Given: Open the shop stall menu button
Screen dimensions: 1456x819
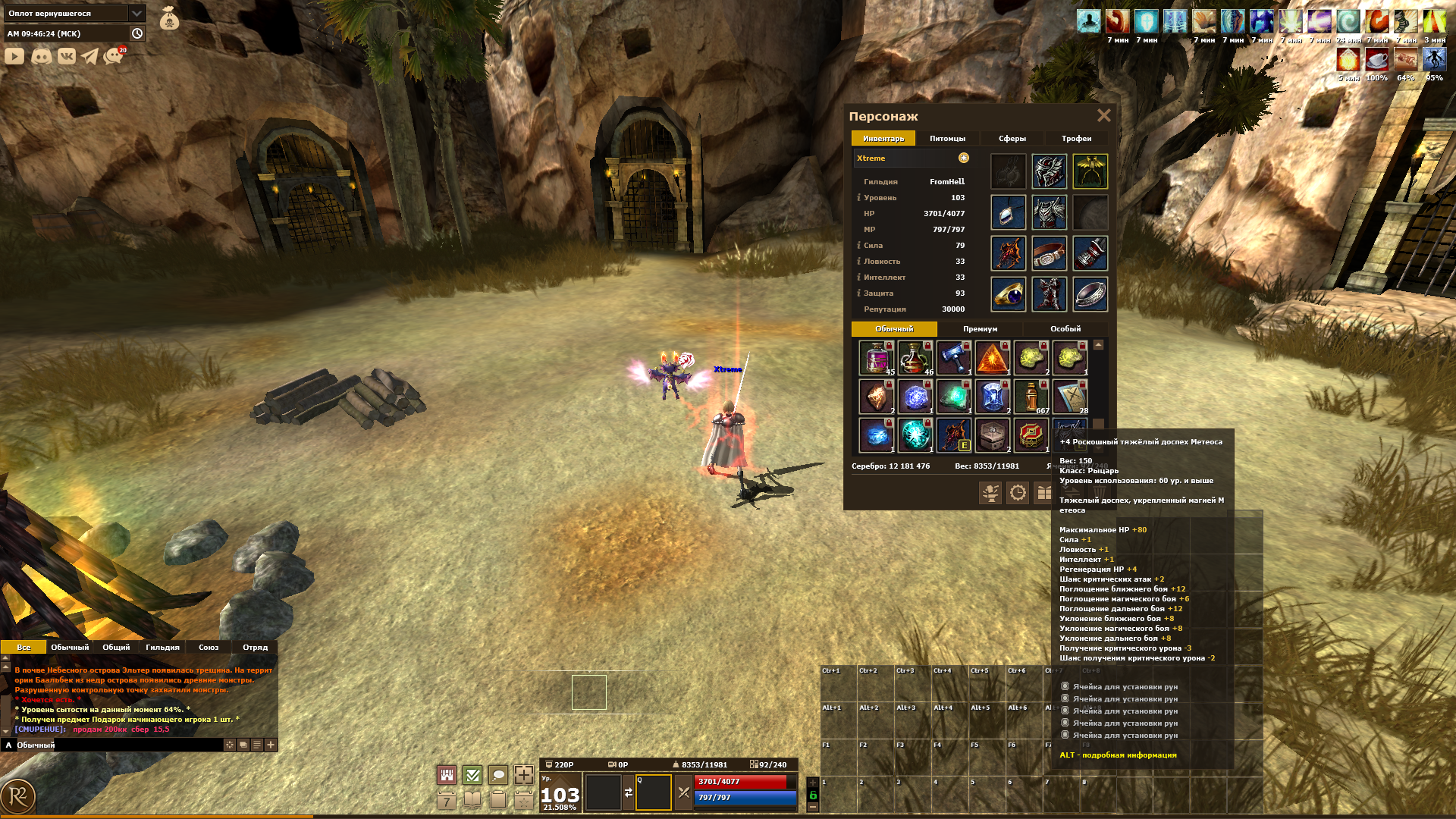Looking at the screenshot, I should coord(447,775).
